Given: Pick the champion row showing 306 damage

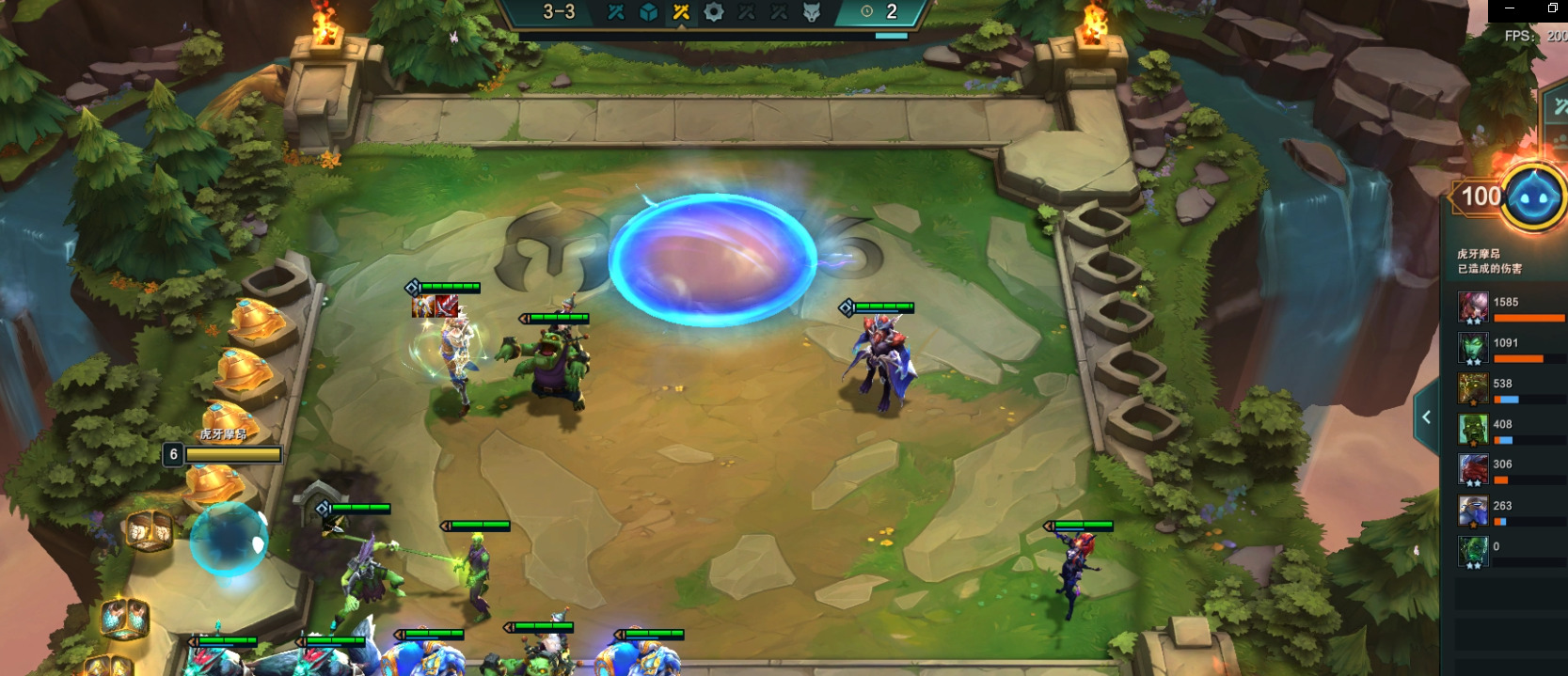Looking at the screenshot, I should pyautogui.click(x=1508, y=469).
